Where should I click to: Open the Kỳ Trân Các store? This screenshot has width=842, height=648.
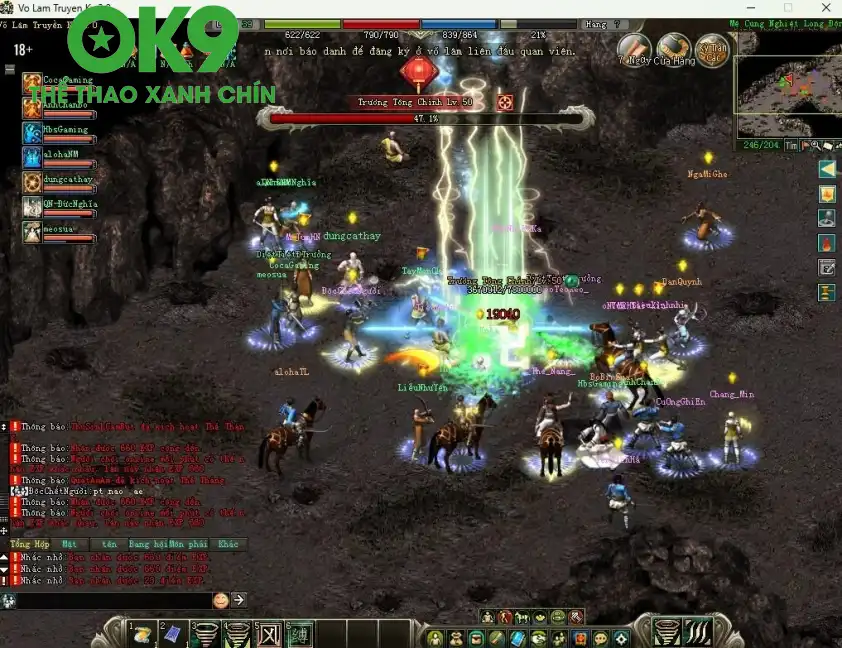click(x=713, y=48)
